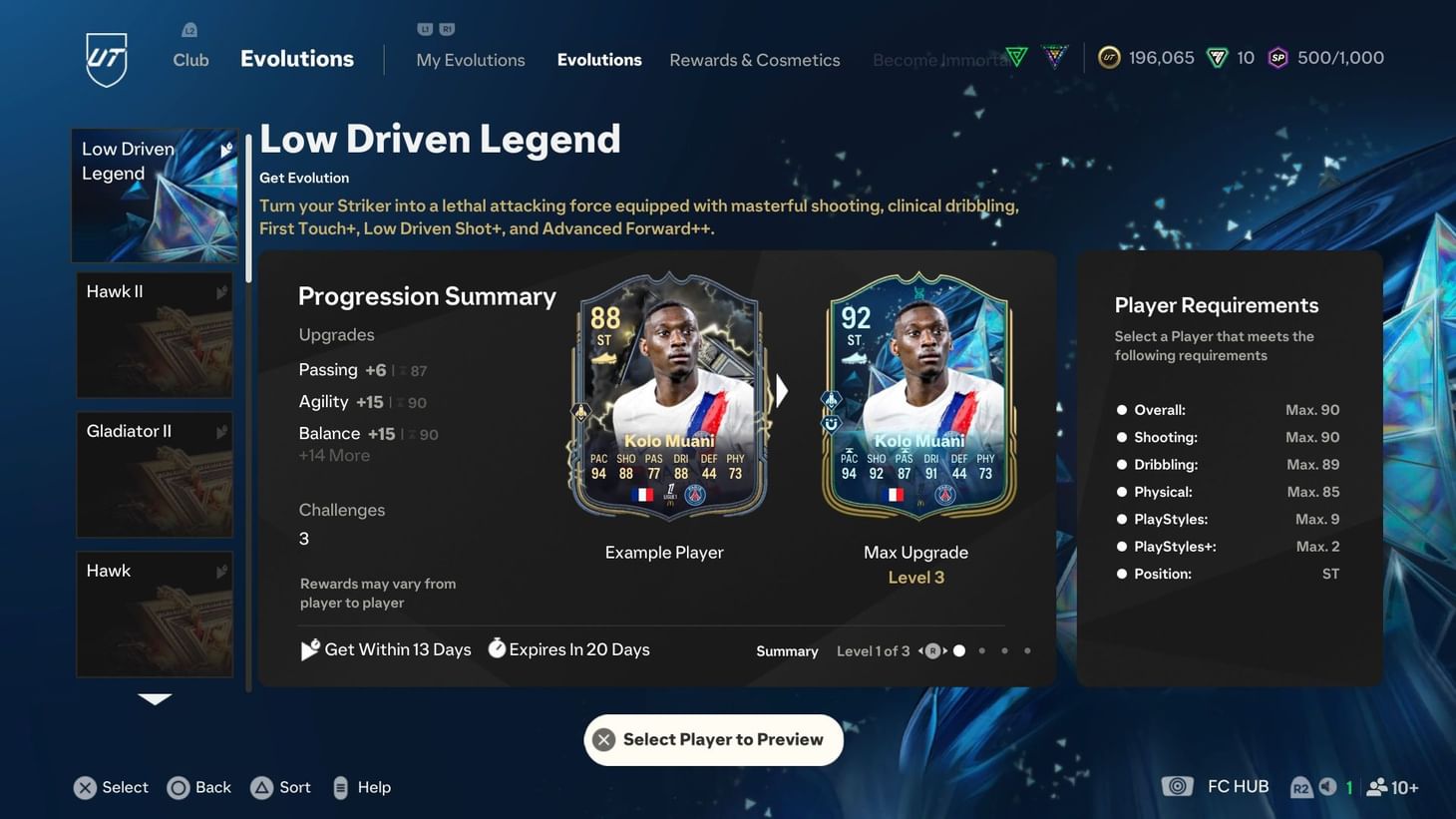Open the My Evolutions section

pos(470,60)
